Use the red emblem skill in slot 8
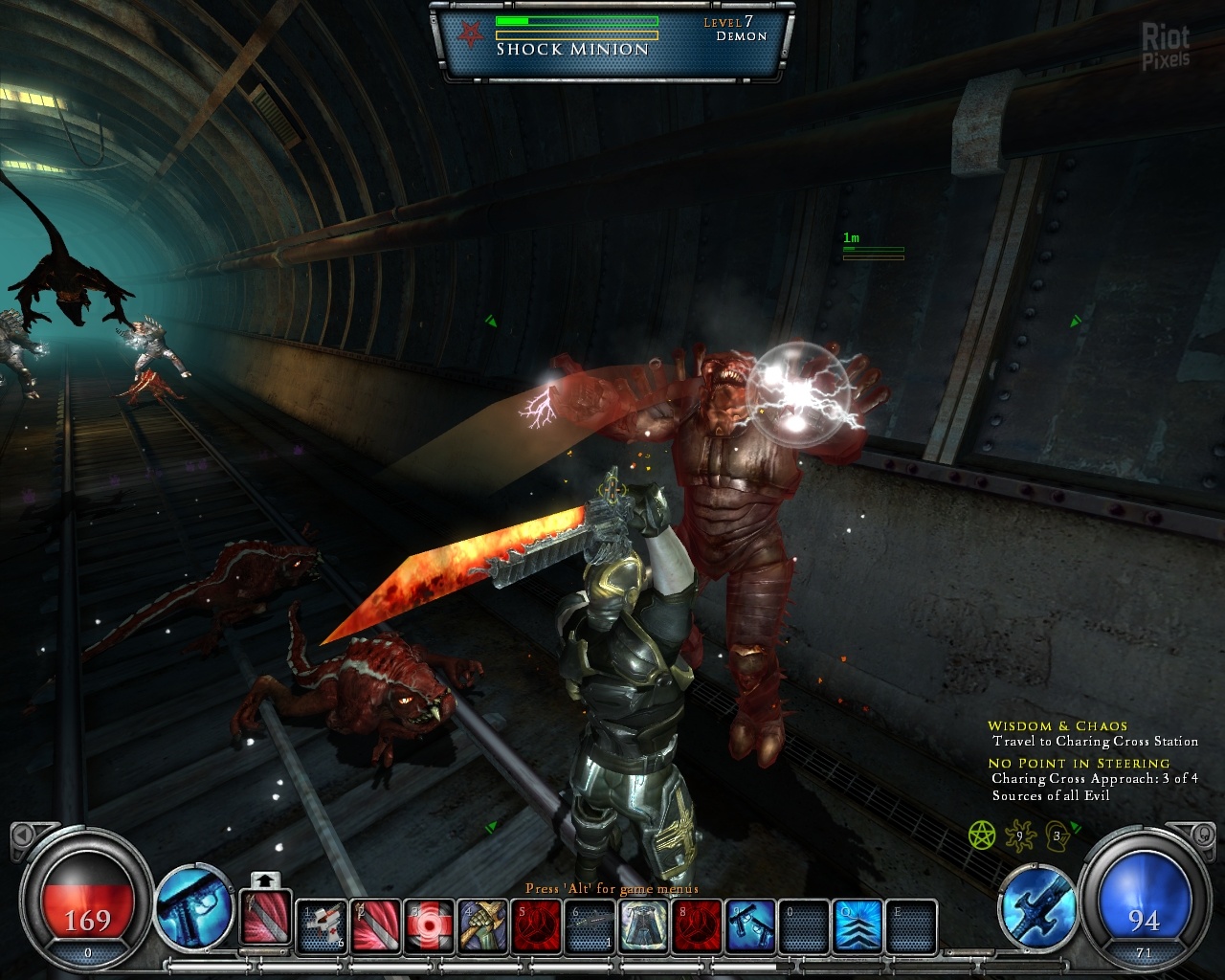1225x980 pixels. click(x=697, y=926)
